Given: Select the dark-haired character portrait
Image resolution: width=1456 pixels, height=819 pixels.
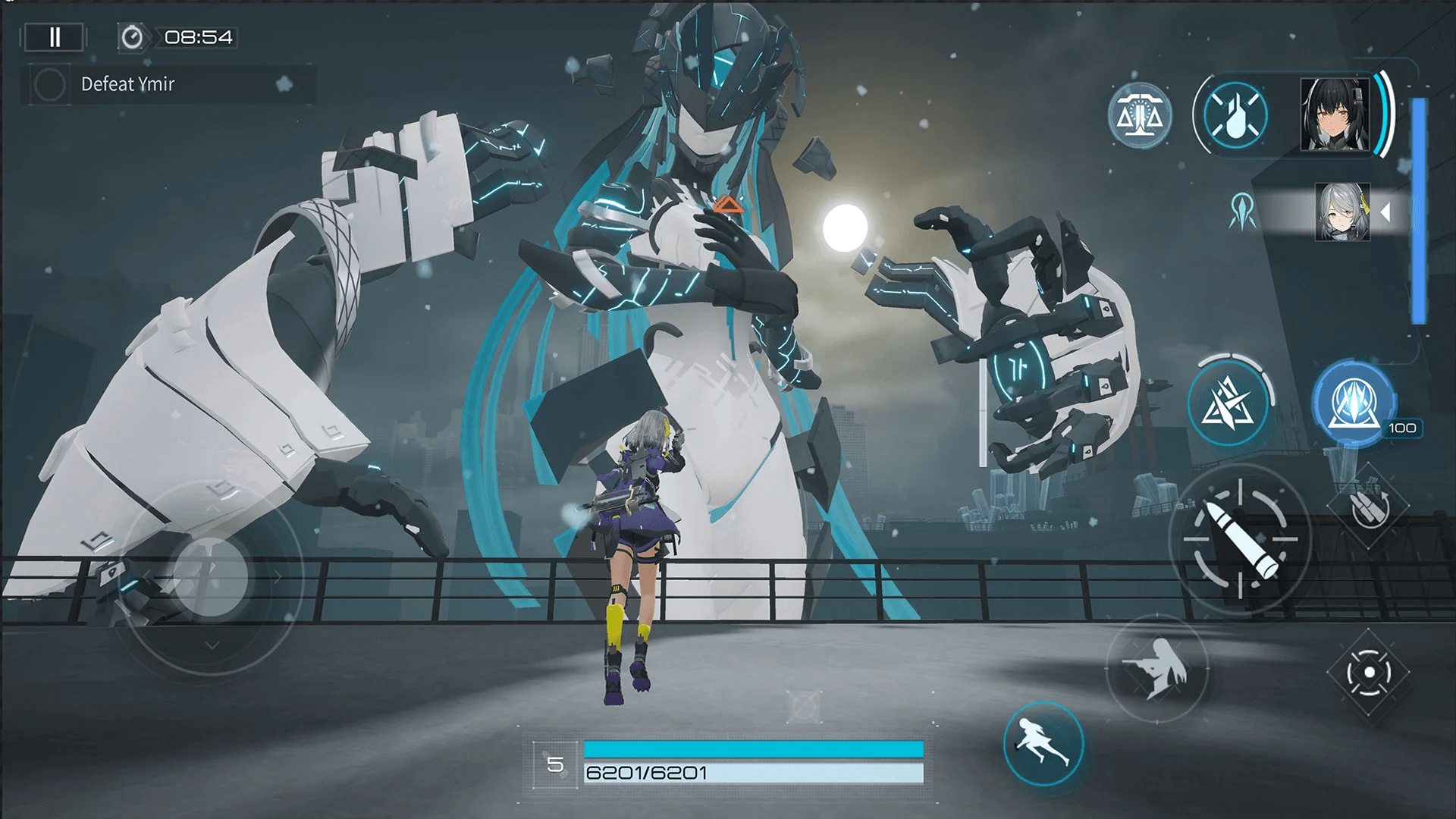Looking at the screenshot, I should [1335, 115].
